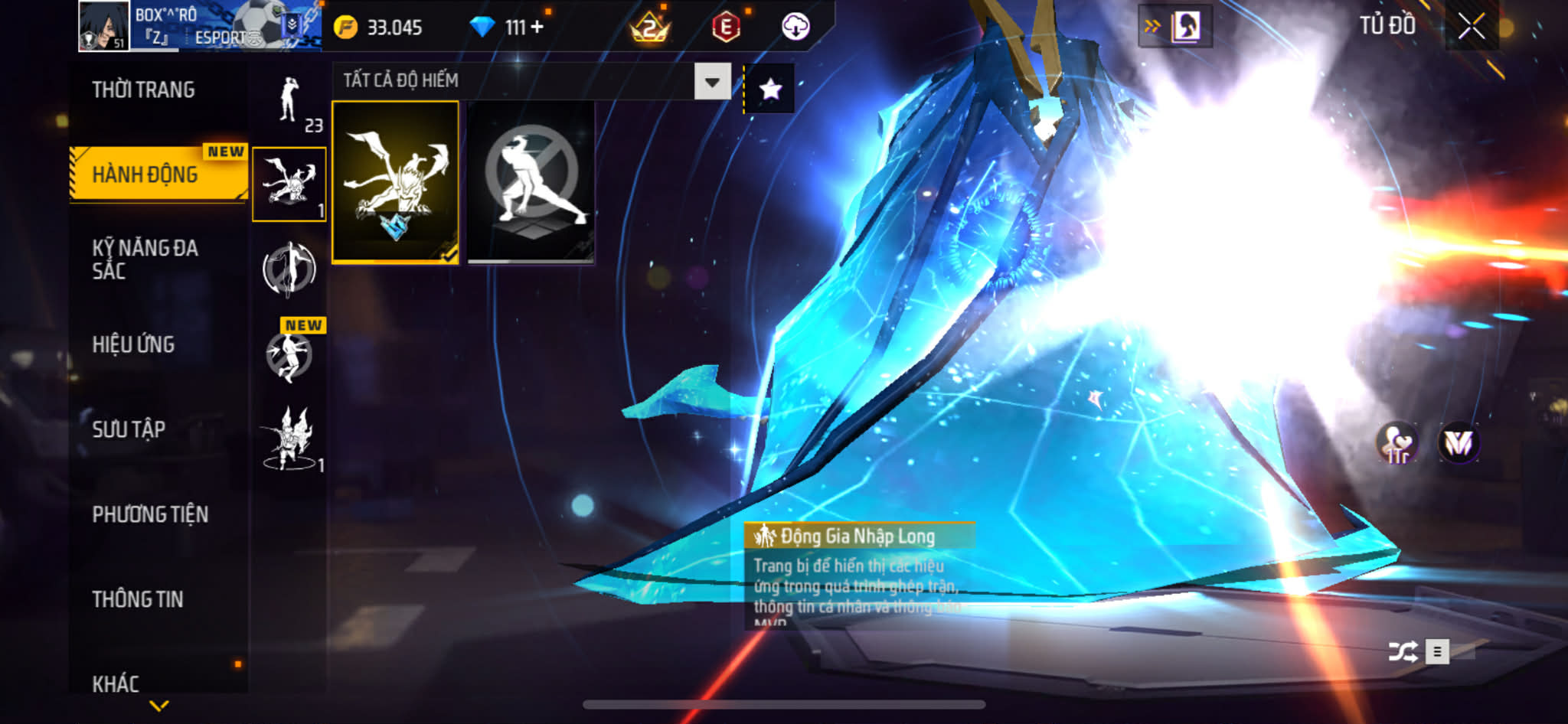Select the winged character subcategory icon

[289, 438]
